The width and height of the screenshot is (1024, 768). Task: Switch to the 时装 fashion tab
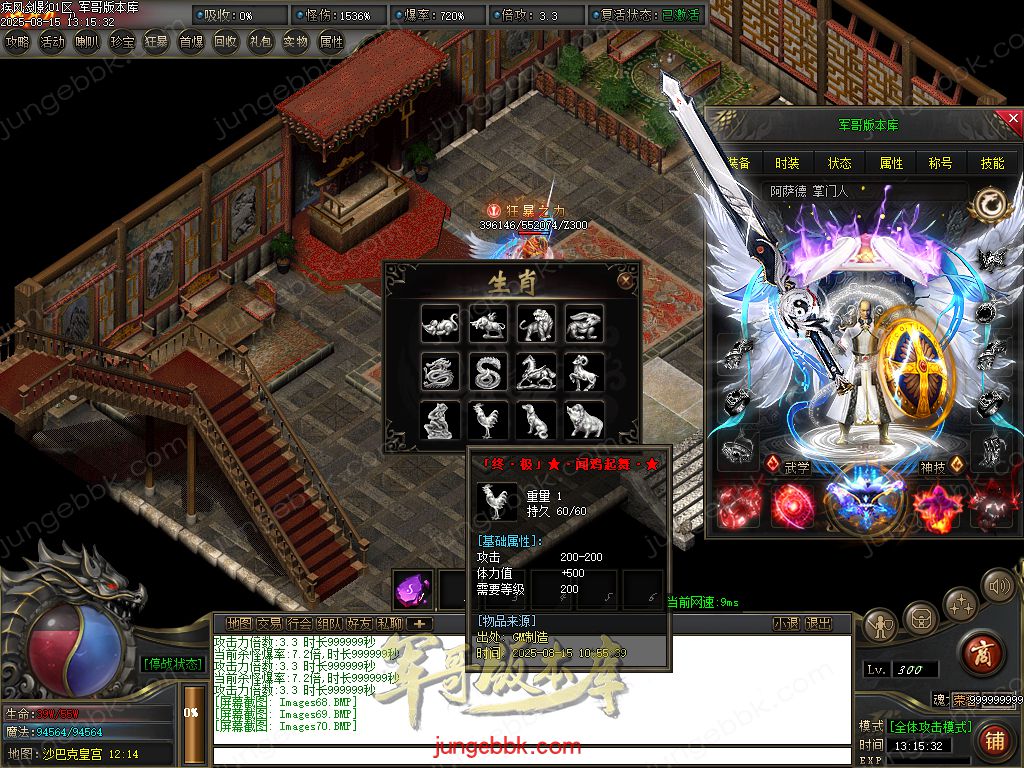[x=788, y=163]
